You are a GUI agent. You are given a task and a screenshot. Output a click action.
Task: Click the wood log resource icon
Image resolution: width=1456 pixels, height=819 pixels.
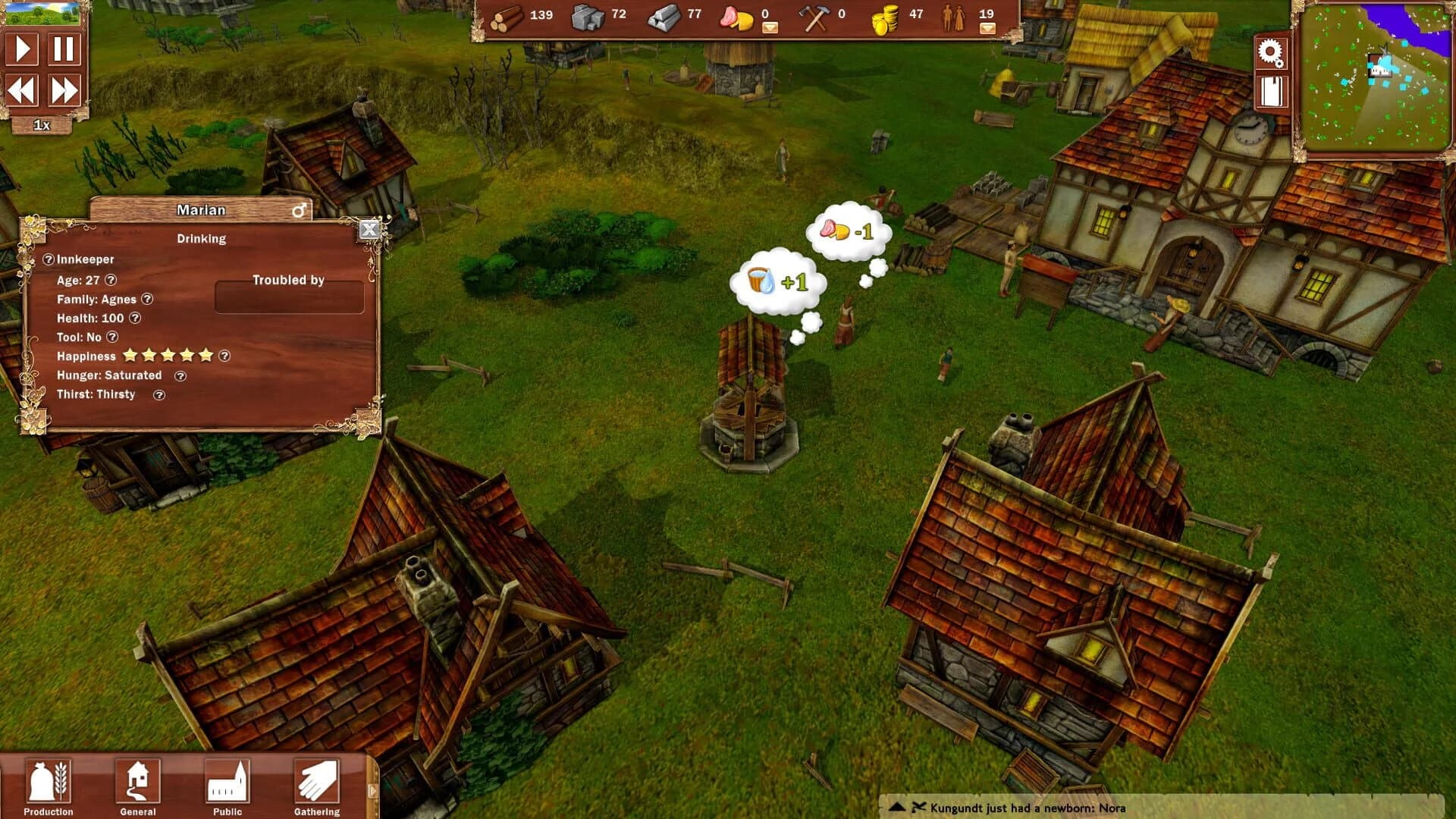pyautogui.click(x=507, y=18)
